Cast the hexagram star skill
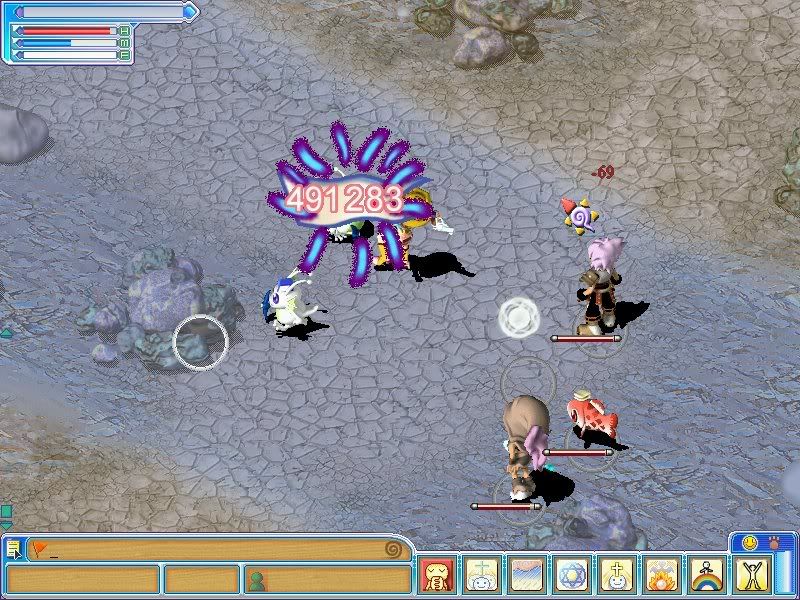Screen dimensions: 800x600 tap(573, 577)
